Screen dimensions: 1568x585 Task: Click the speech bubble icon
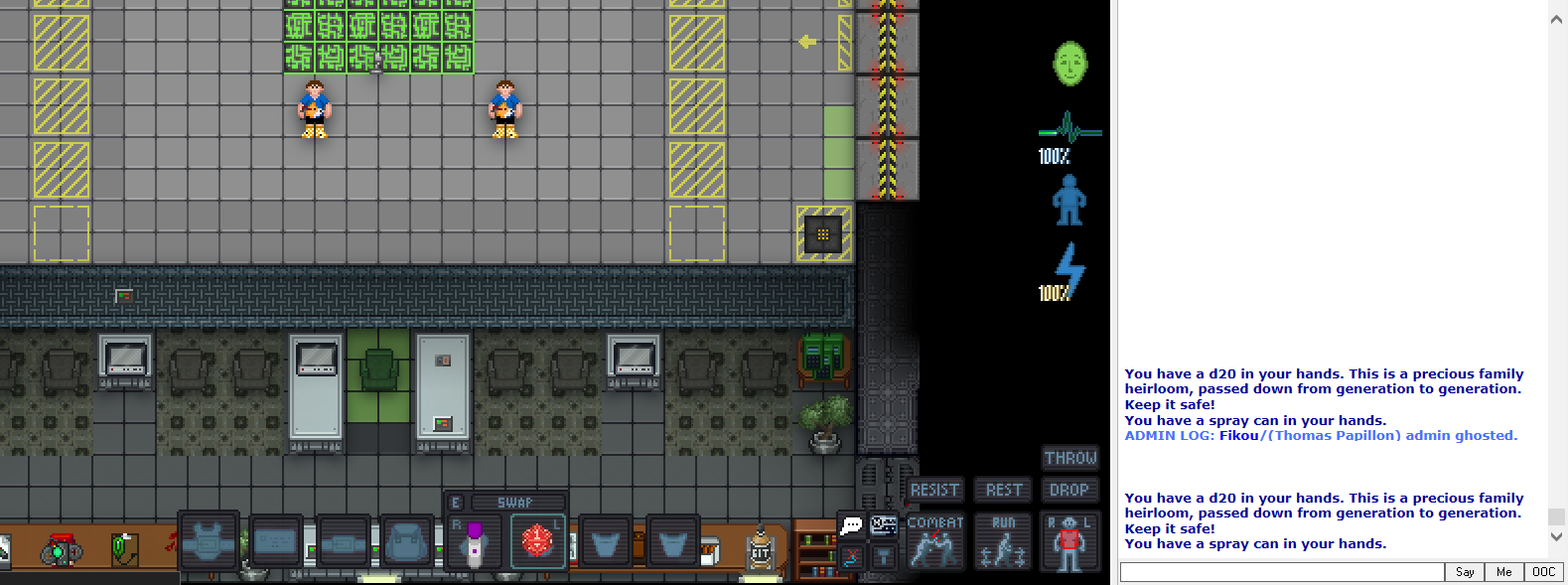851,525
